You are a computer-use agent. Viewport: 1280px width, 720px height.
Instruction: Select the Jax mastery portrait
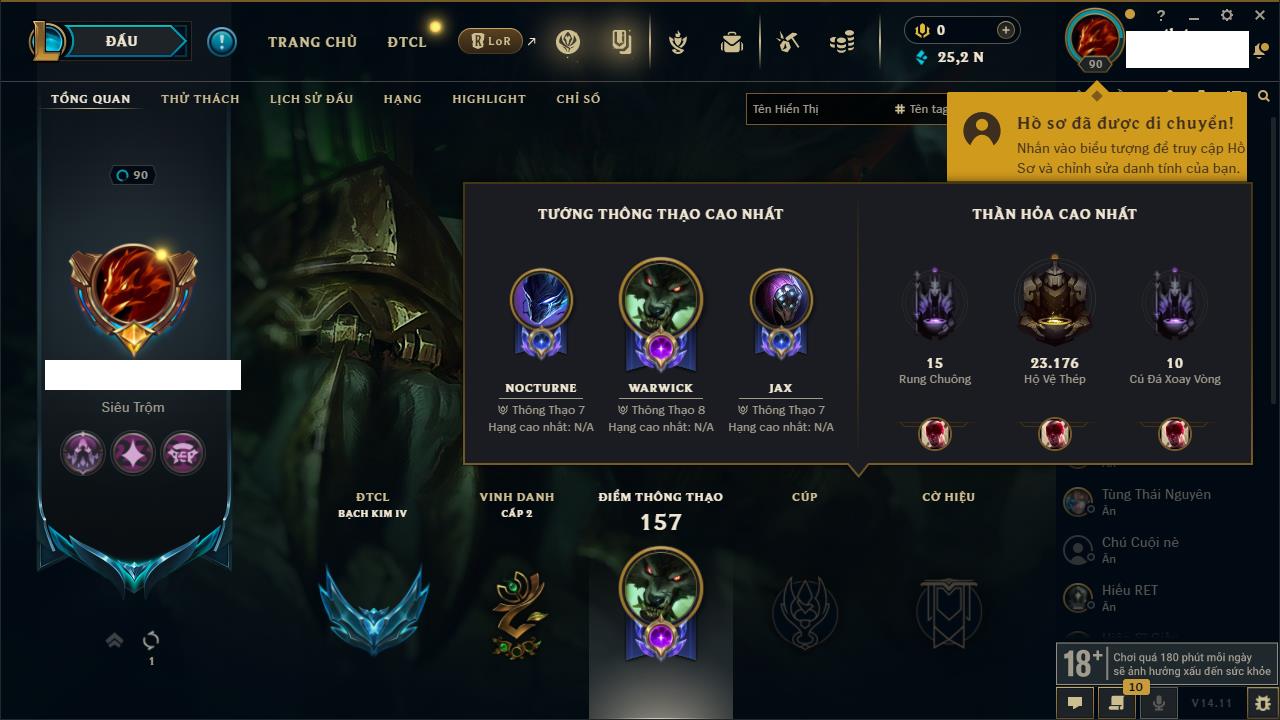pos(781,300)
